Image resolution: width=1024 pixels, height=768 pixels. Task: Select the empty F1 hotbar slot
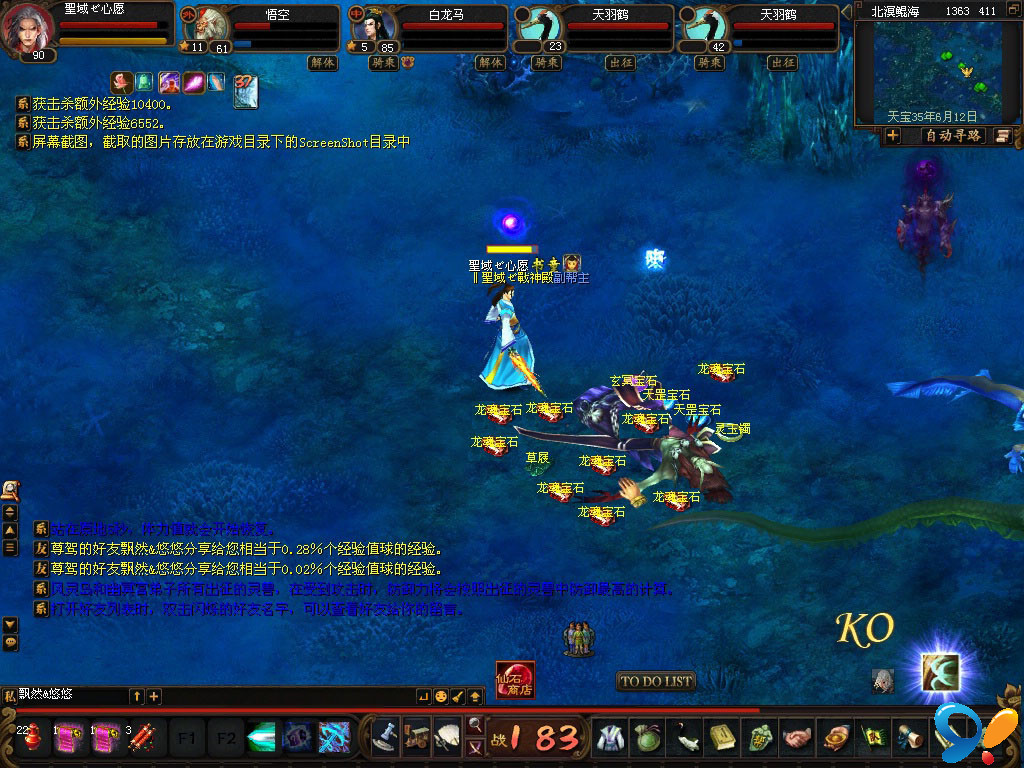(186, 738)
